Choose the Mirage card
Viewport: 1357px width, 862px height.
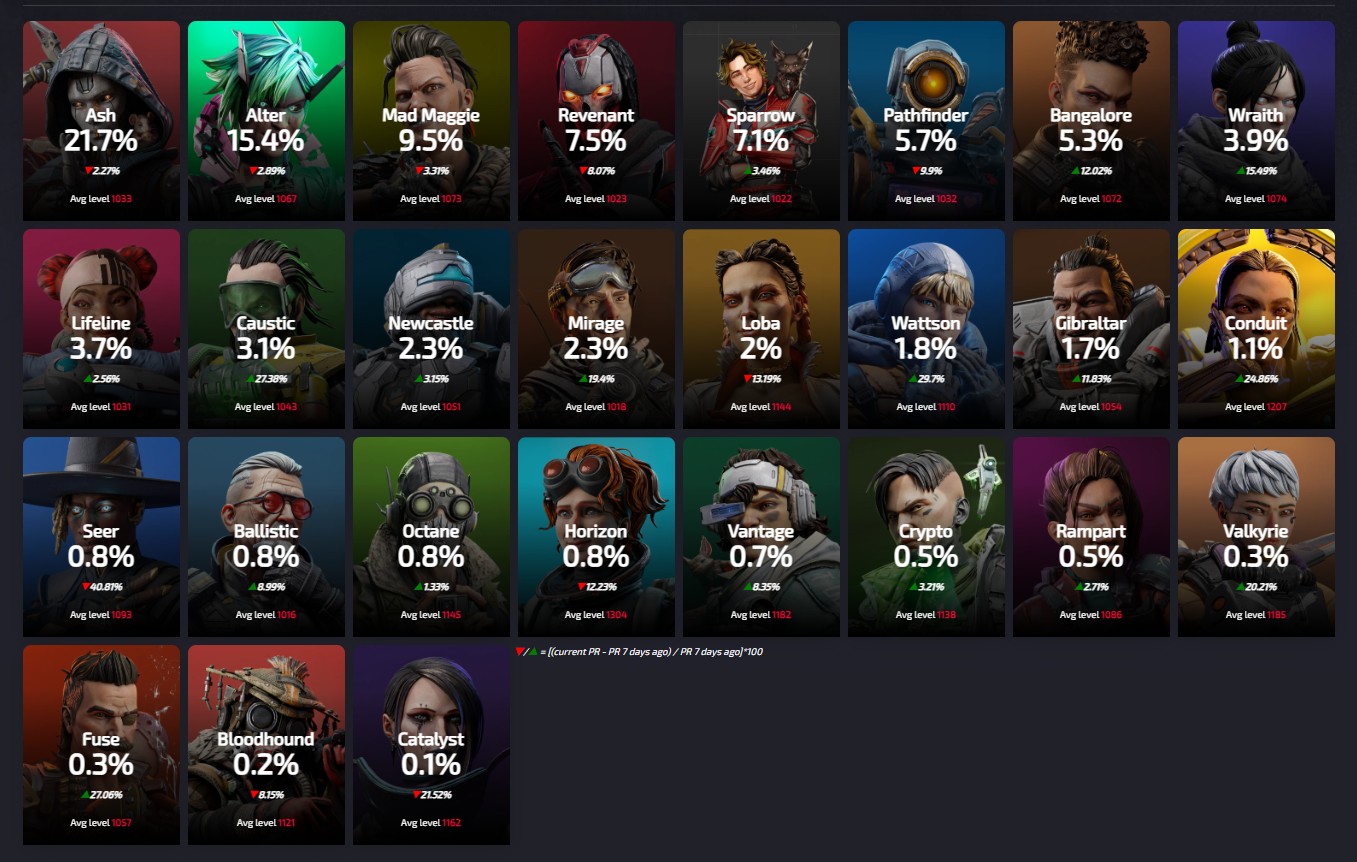click(x=596, y=329)
